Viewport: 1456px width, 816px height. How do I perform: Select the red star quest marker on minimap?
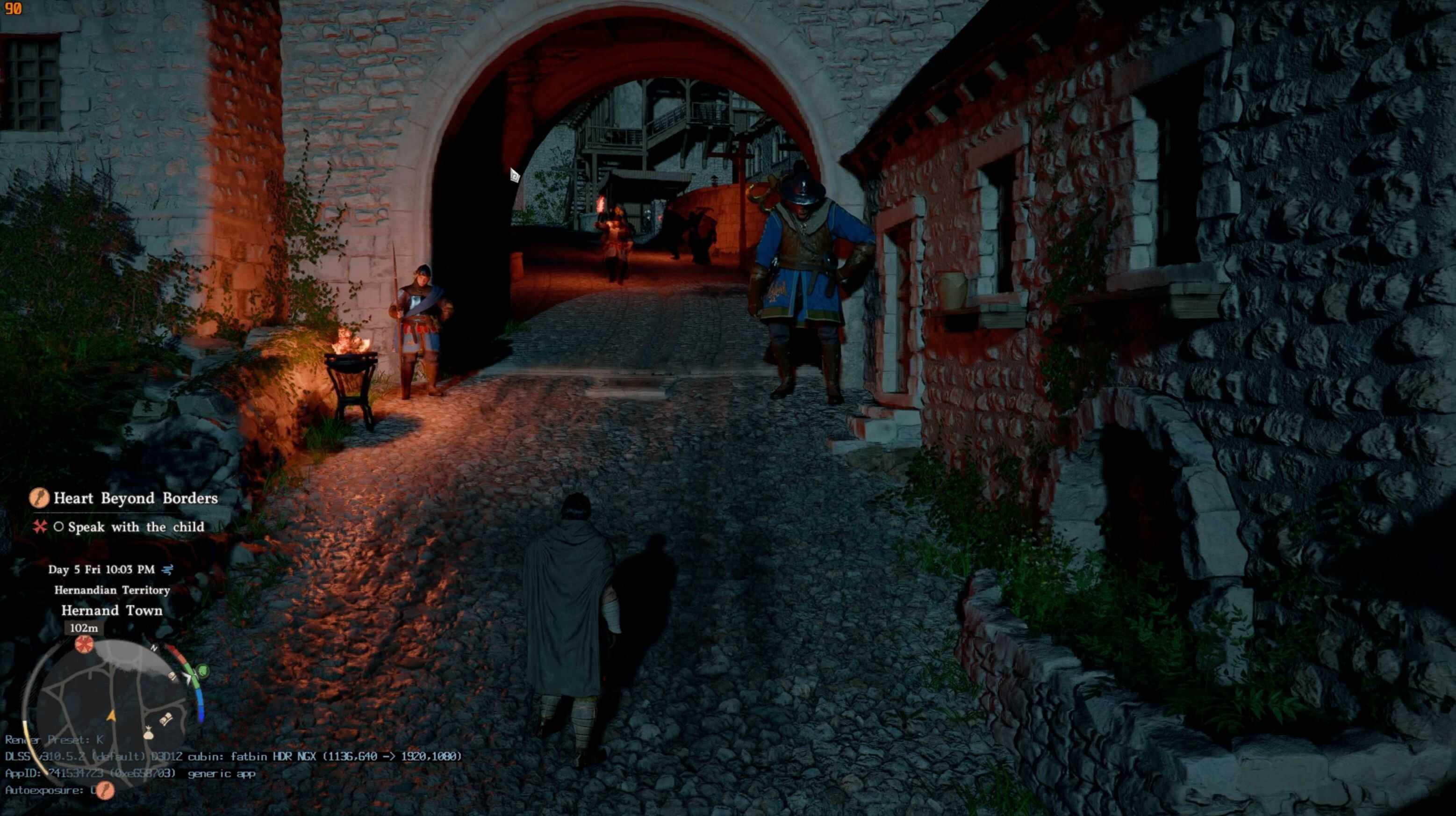(84, 644)
